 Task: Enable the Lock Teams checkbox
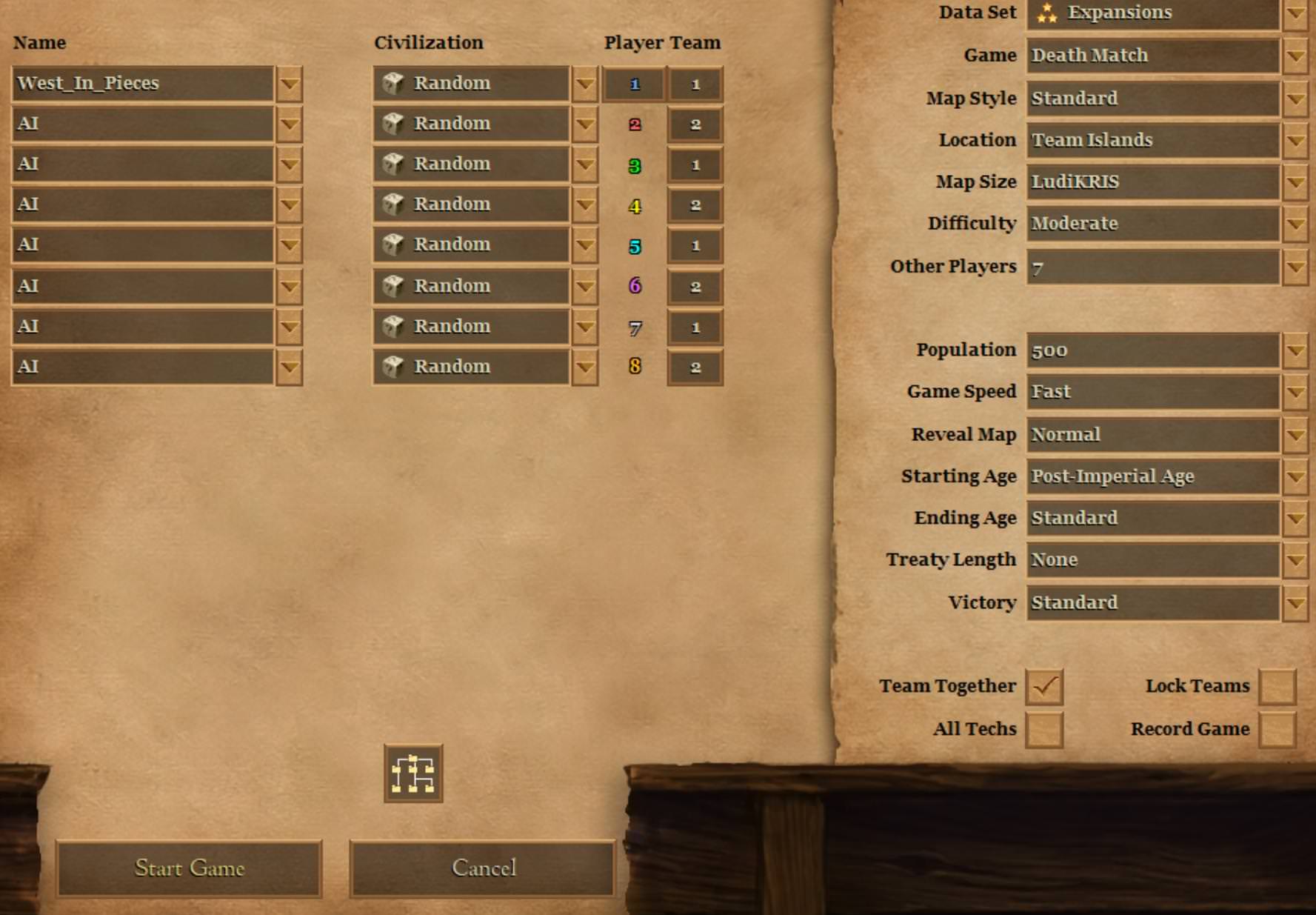(x=1277, y=687)
